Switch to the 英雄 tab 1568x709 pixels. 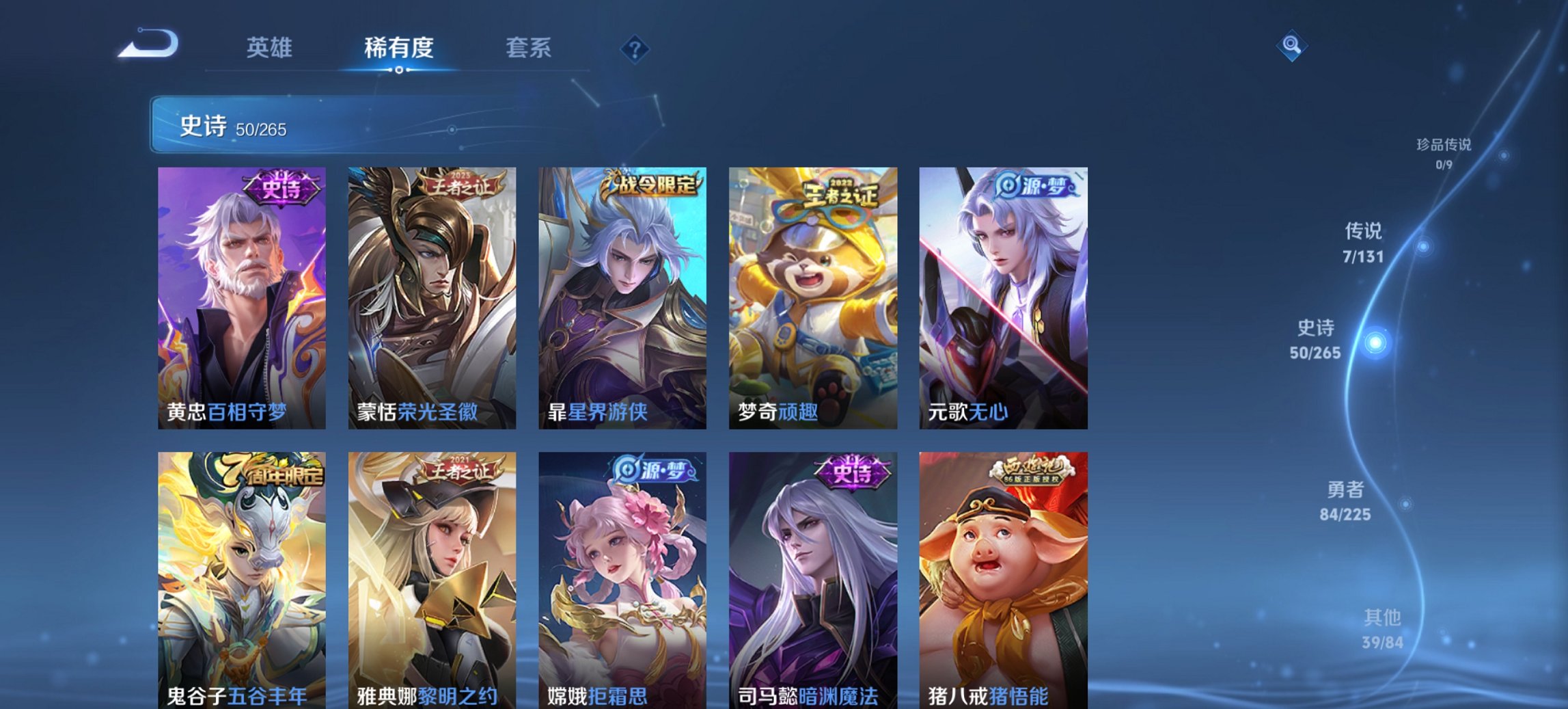click(271, 48)
